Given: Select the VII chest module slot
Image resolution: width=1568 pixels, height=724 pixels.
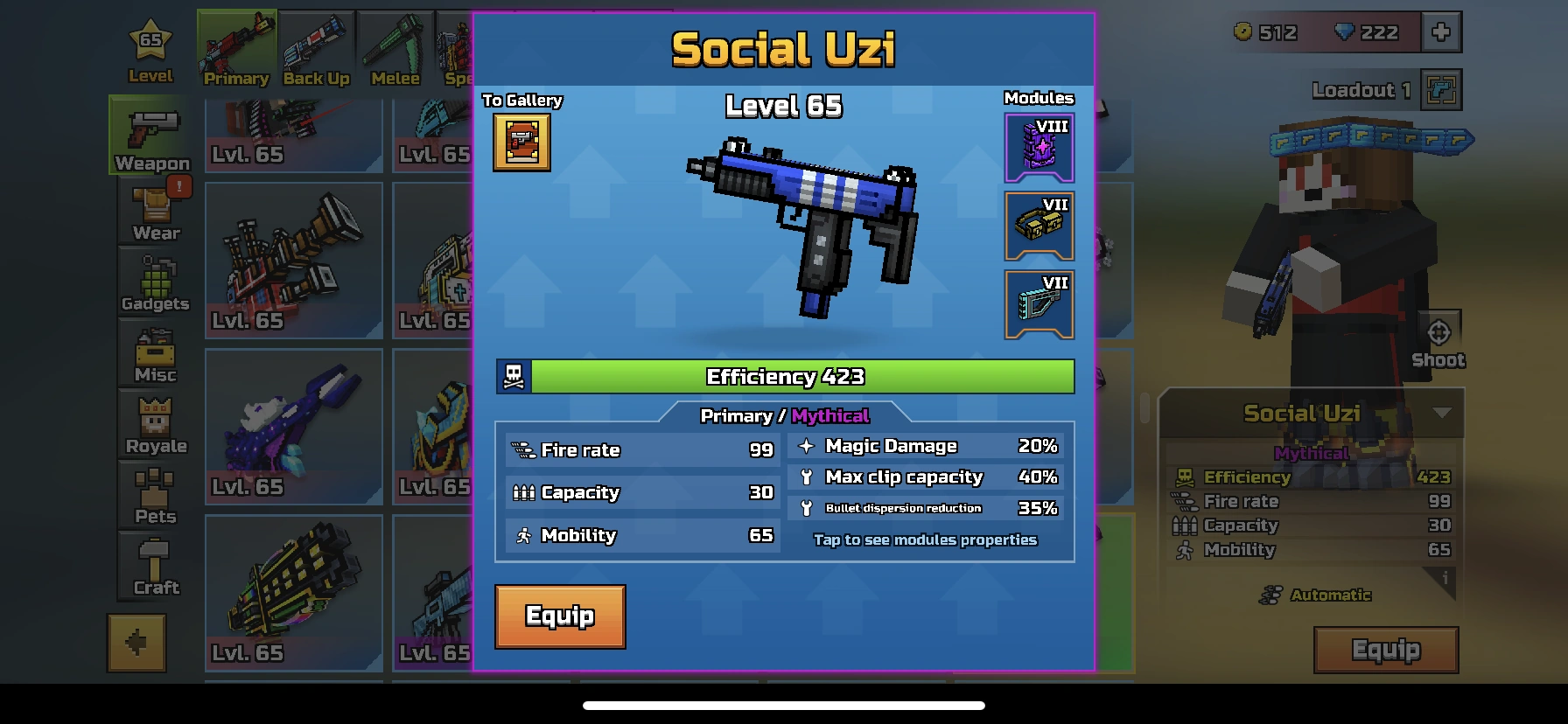Looking at the screenshot, I should coord(1039,225).
